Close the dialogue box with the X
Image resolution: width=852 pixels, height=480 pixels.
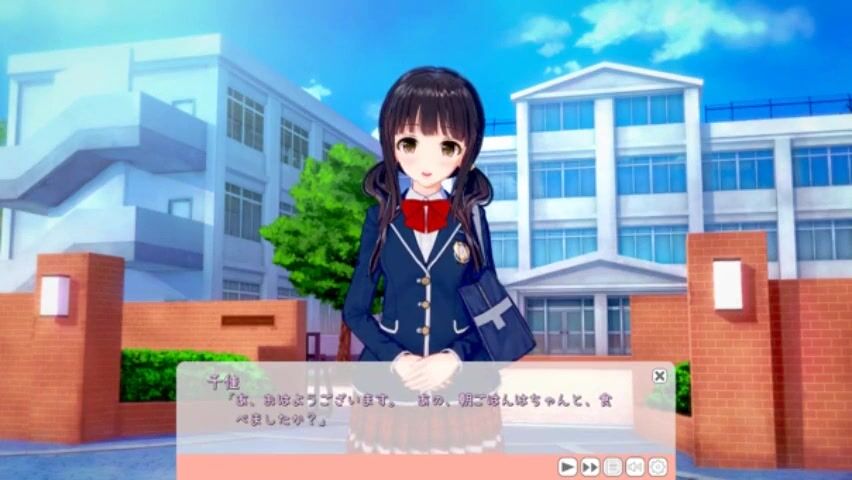(x=659, y=376)
